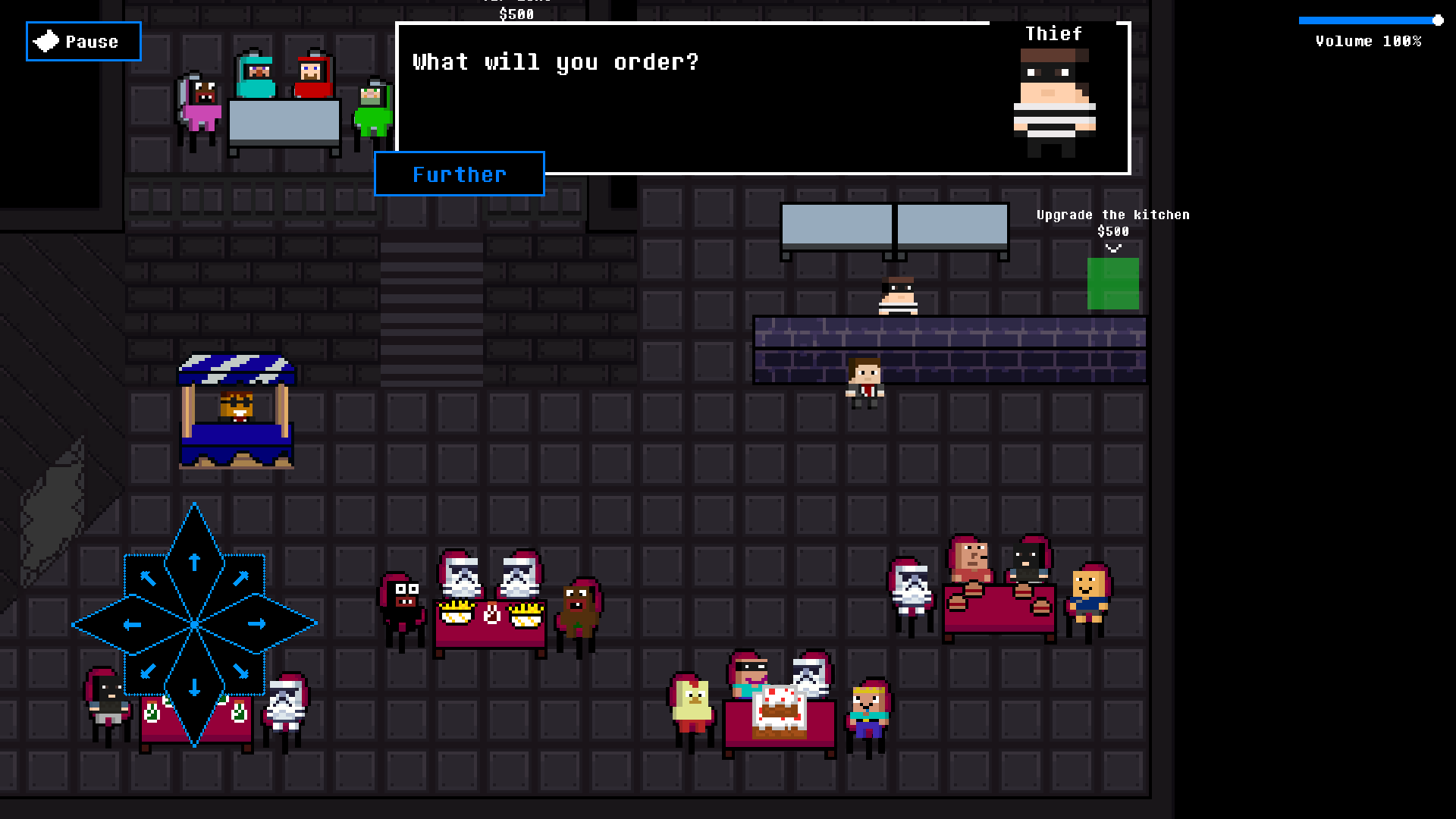The height and width of the screenshot is (819, 1456).
Task: Select the left arrow of the movement compass
Action: (x=130, y=624)
